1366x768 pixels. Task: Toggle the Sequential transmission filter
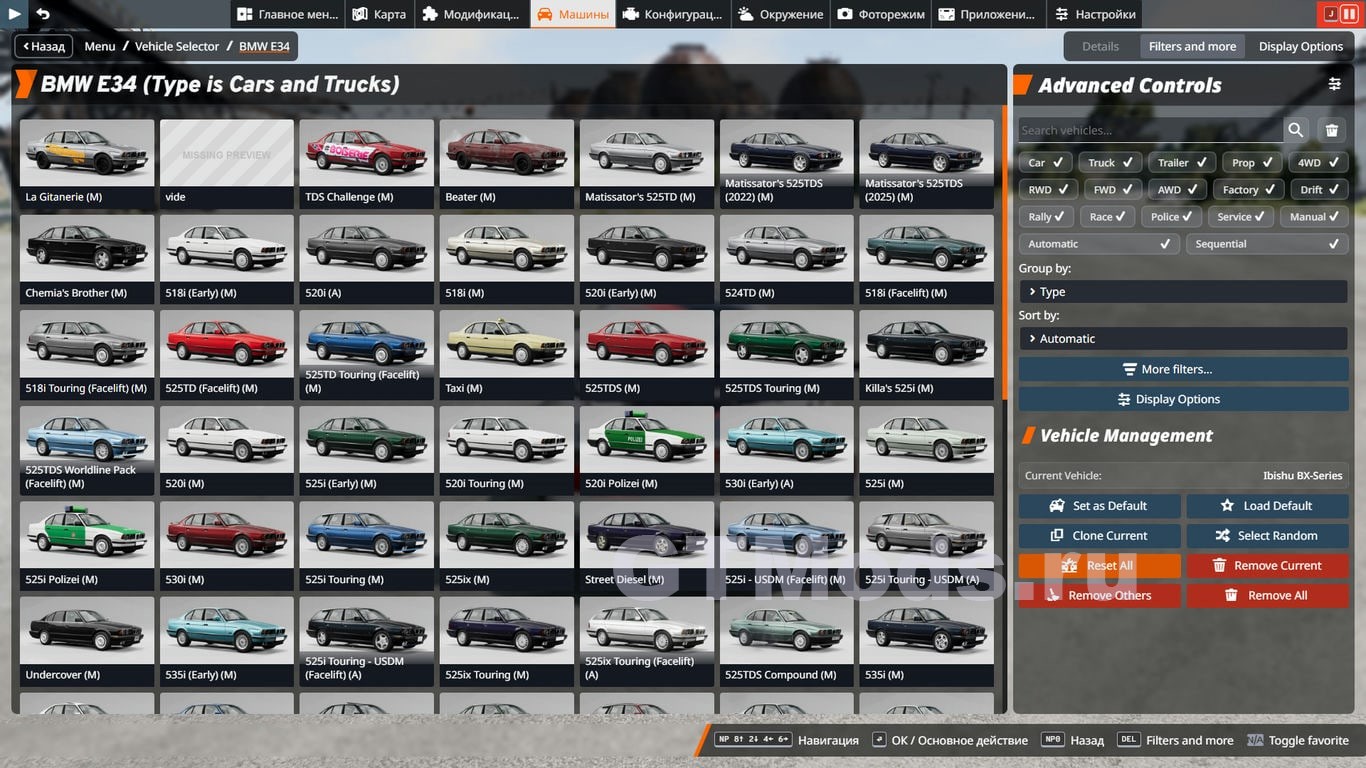(1267, 244)
